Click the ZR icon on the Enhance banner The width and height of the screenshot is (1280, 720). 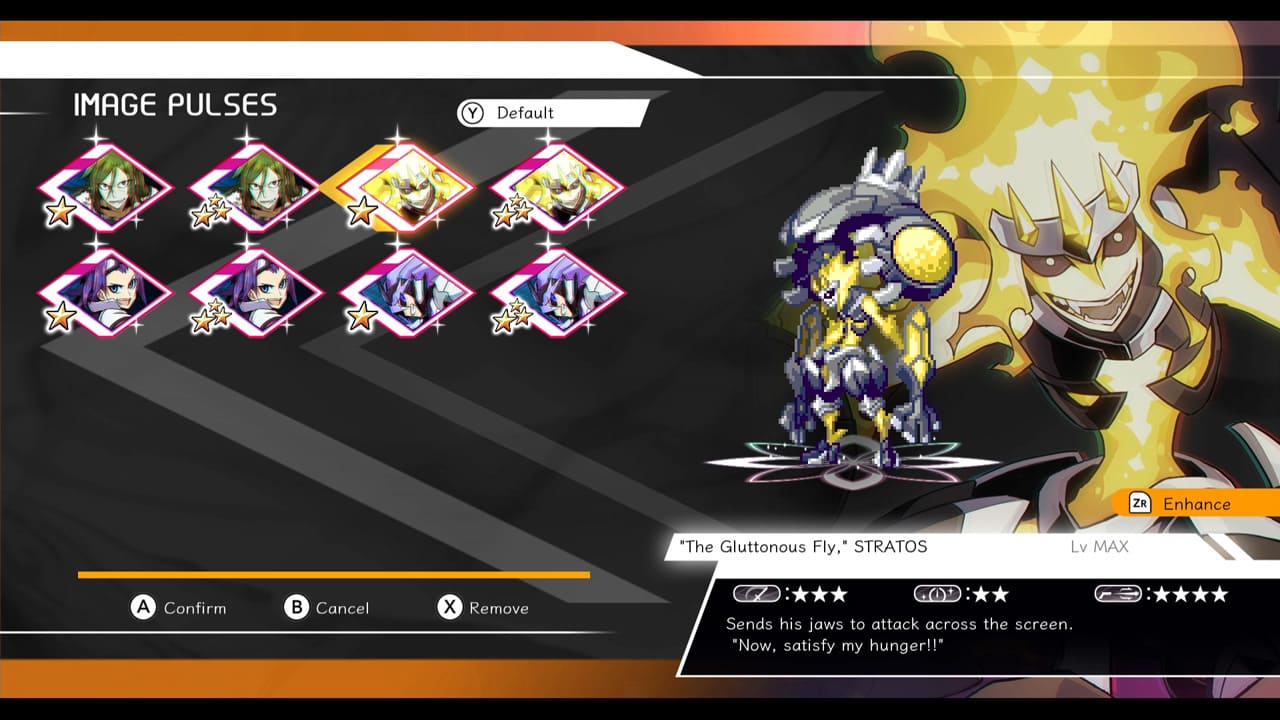click(1138, 504)
